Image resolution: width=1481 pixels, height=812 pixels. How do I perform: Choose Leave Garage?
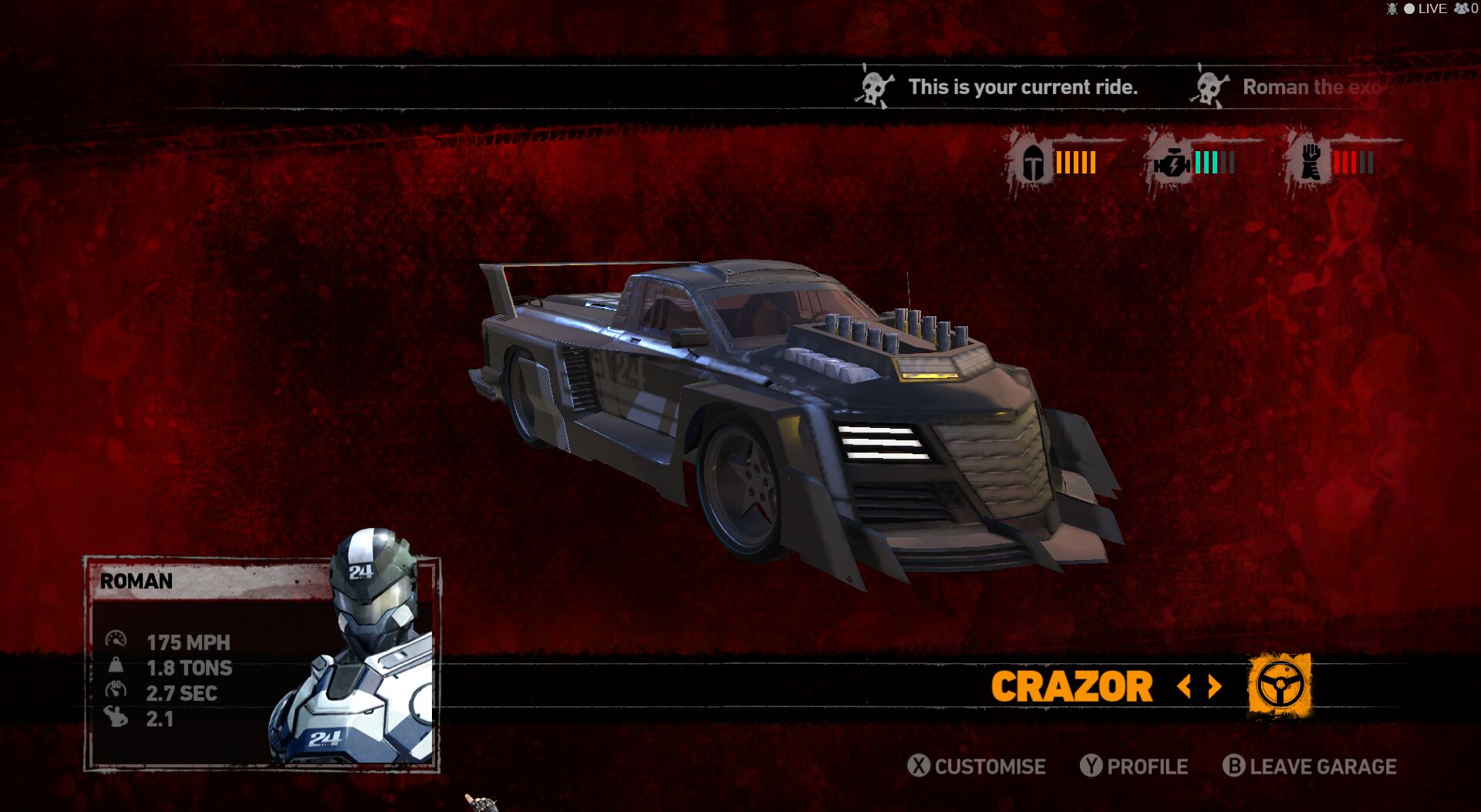[1310, 767]
